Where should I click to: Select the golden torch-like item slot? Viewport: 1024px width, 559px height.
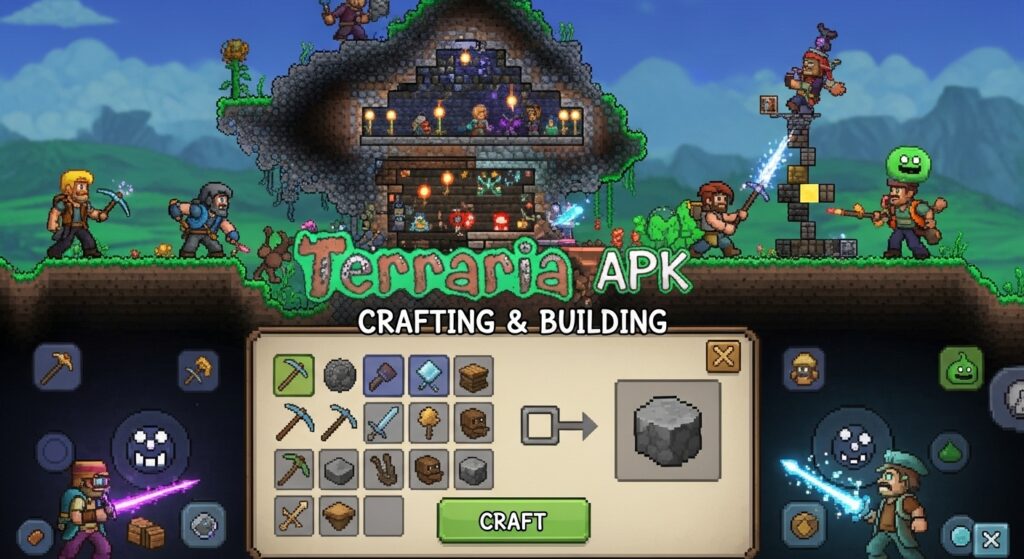pyautogui.click(x=428, y=422)
